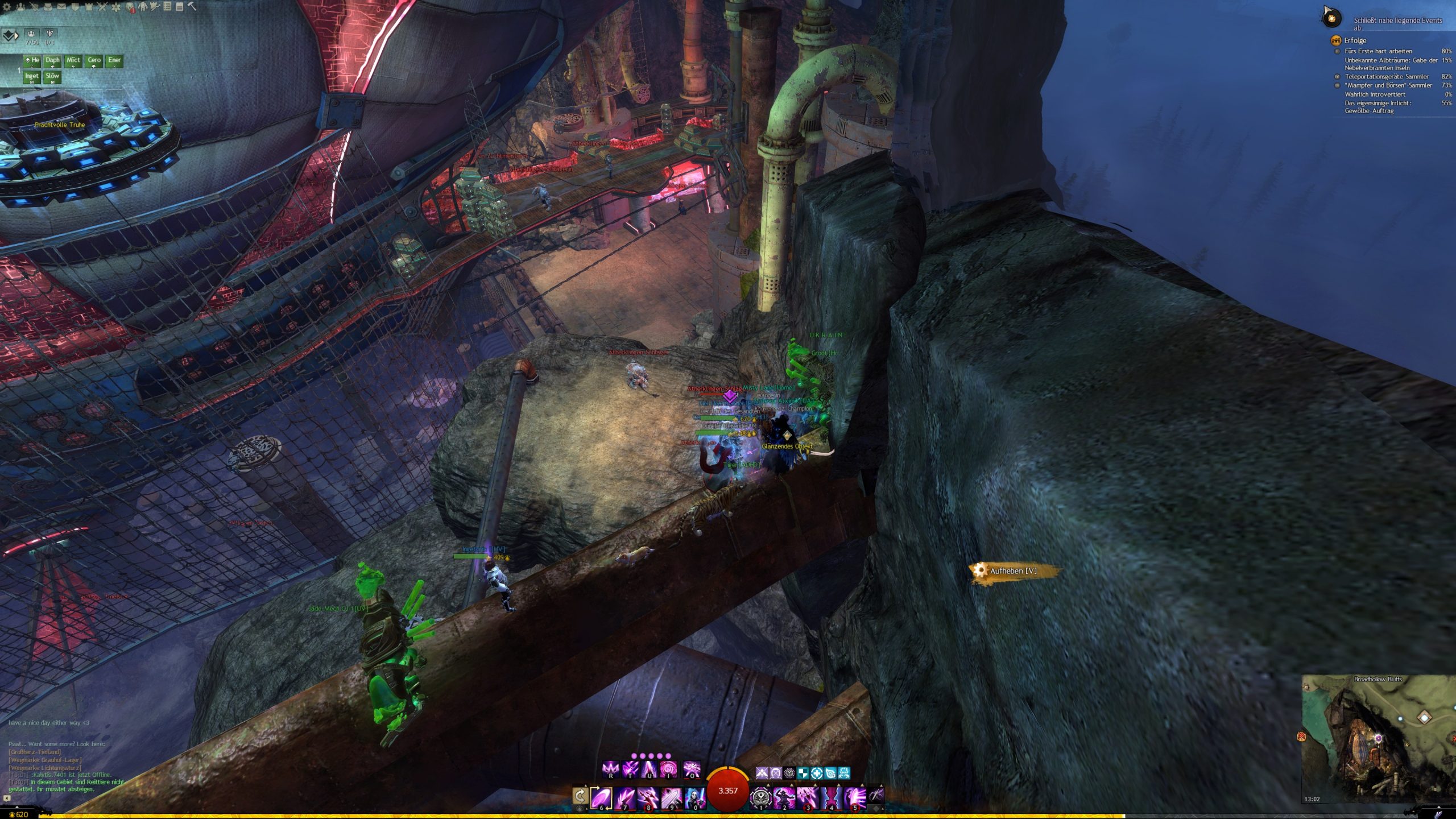Click the weapon swap button
Screen dimensions: 1456x819
click(580, 795)
